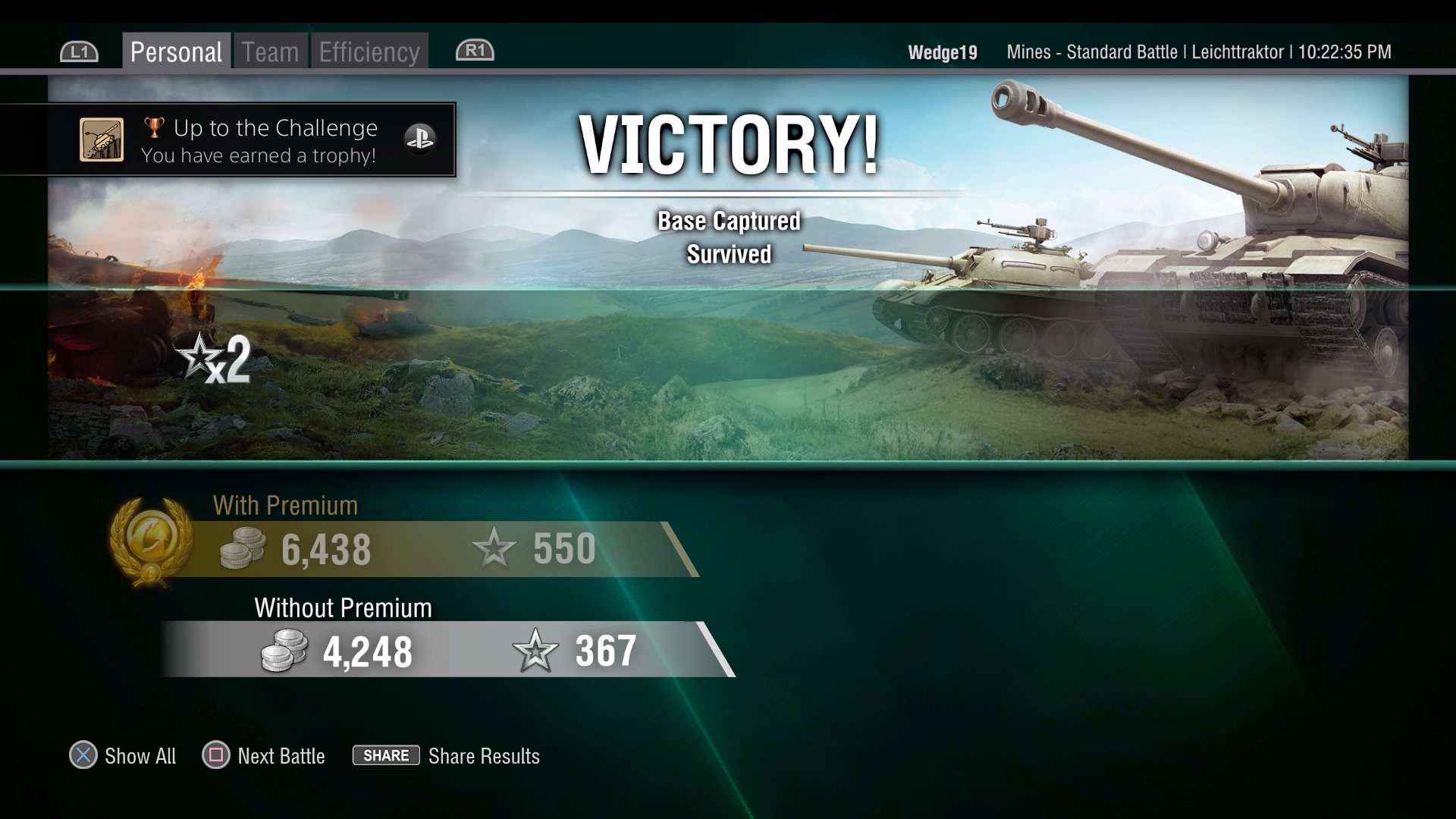Click the X circle icon for Show All
This screenshot has height=819, width=1456.
coord(84,755)
